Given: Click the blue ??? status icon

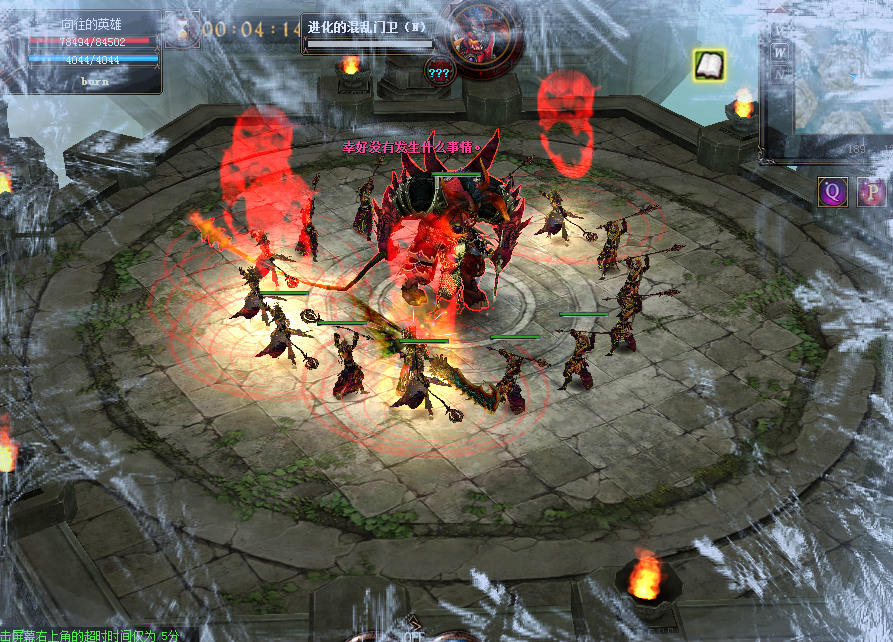Looking at the screenshot, I should coord(439,71).
